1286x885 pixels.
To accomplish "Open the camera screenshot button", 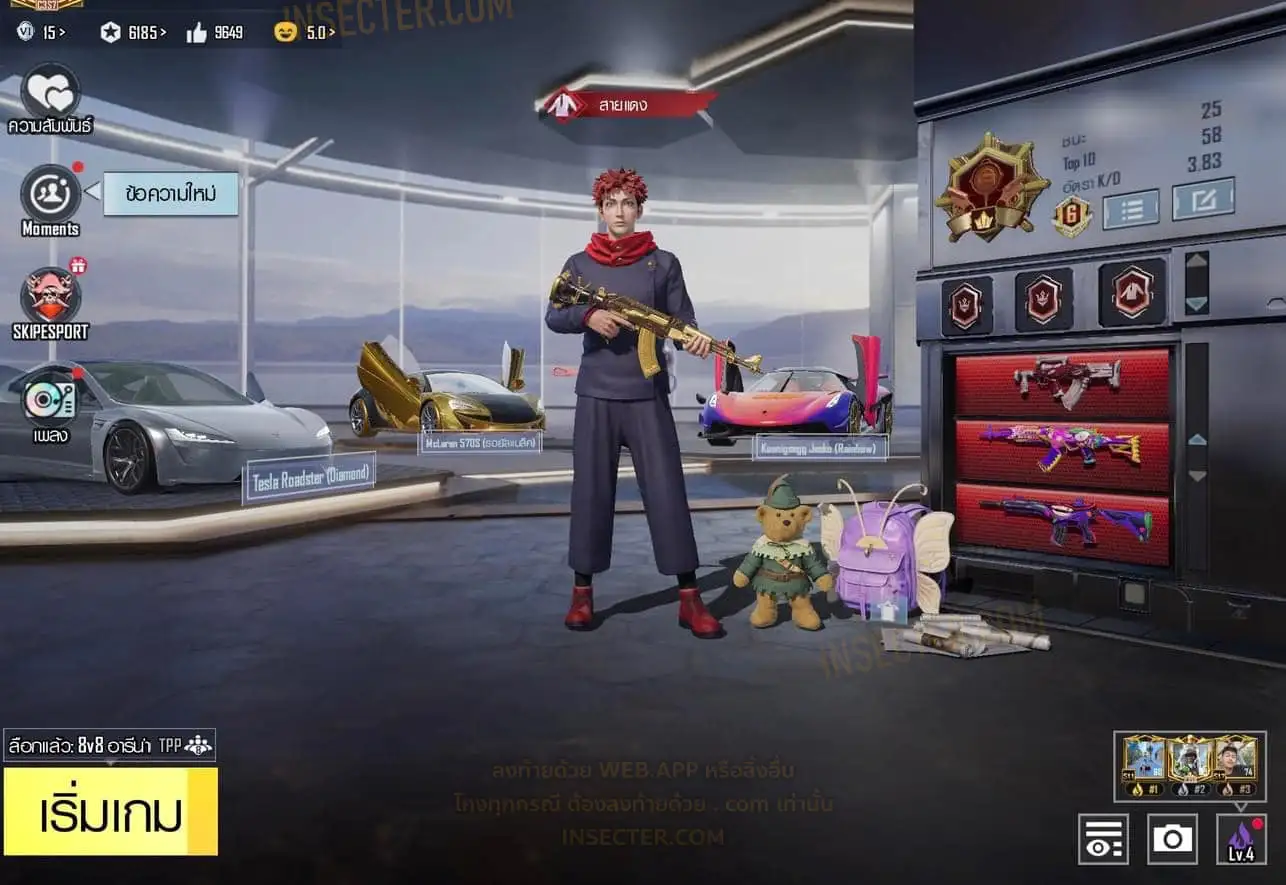I will coord(1172,838).
